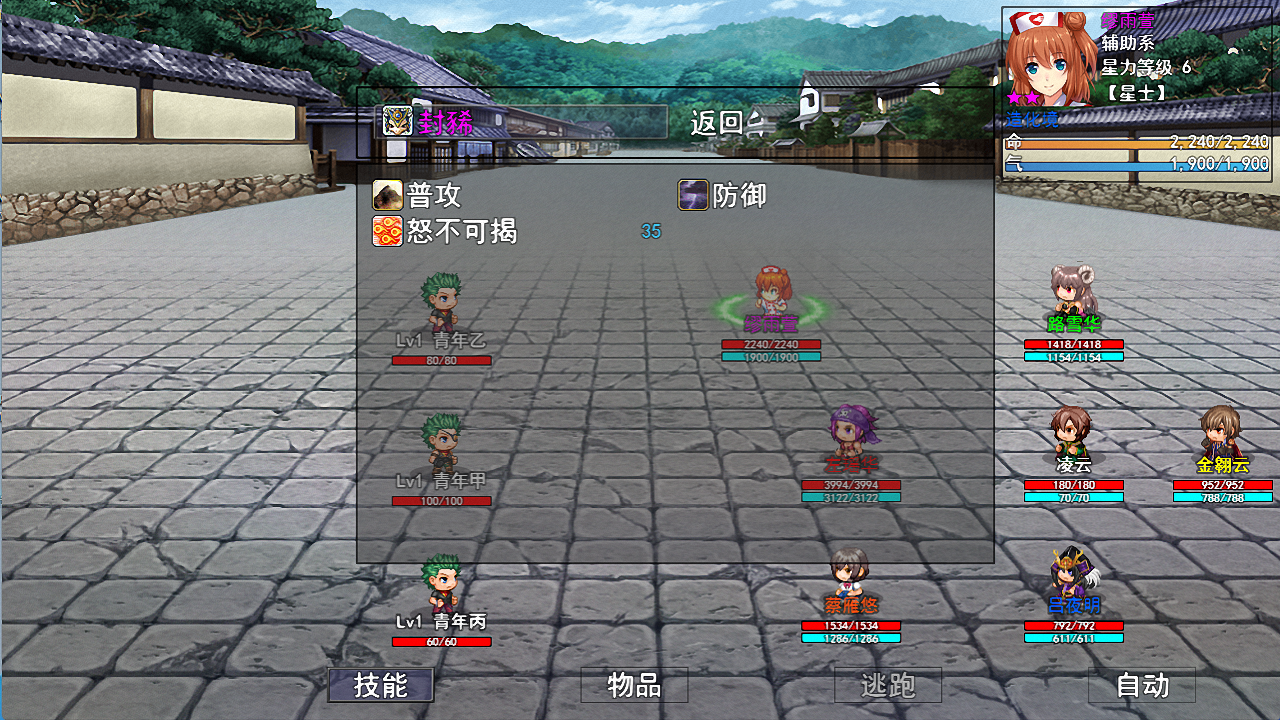This screenshot has height=720, width=1280.
Task: Select the 普攻 normal attack skill icon
Action: tap(388, 196)
